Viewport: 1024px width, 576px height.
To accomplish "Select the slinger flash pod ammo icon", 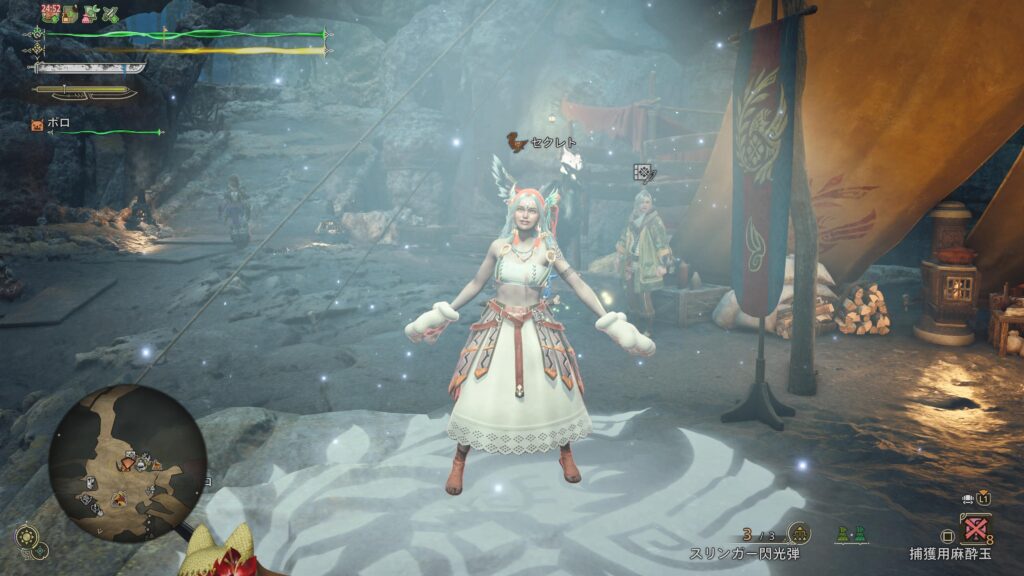I will [798, 533].
